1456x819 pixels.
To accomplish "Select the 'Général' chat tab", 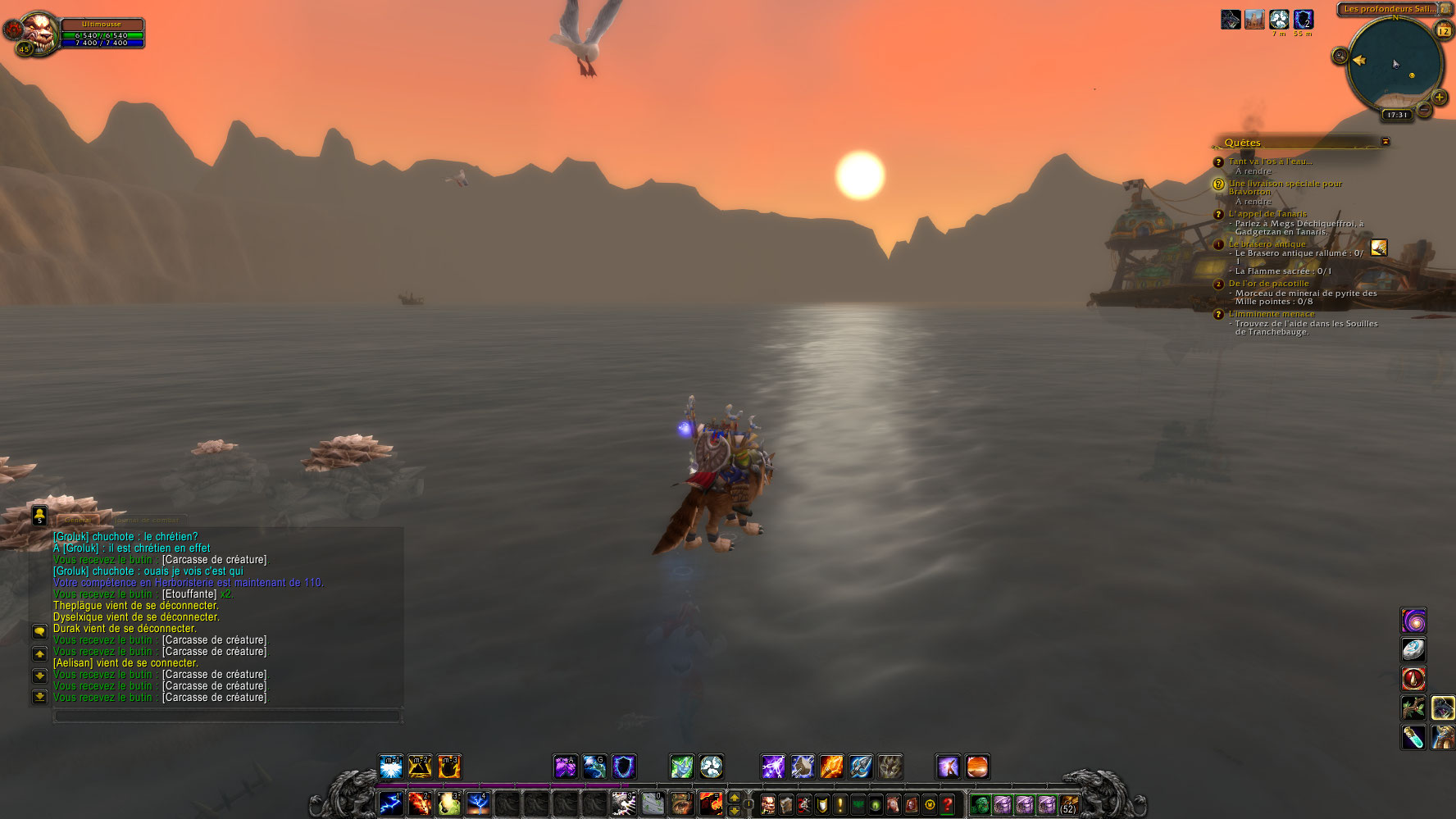I will coord(78,520).
